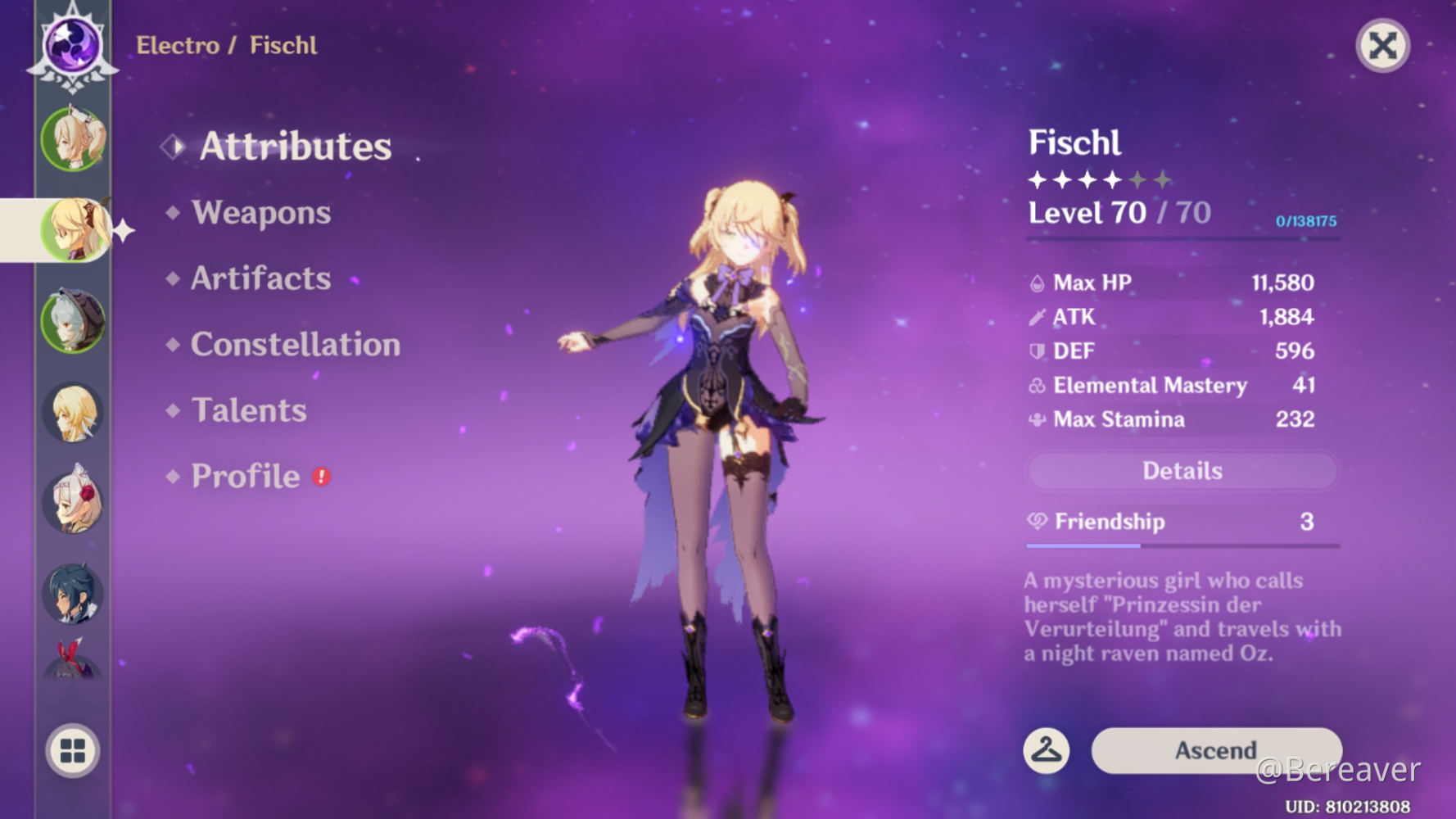Select the currently highlighted Fischl avatar

72,229
